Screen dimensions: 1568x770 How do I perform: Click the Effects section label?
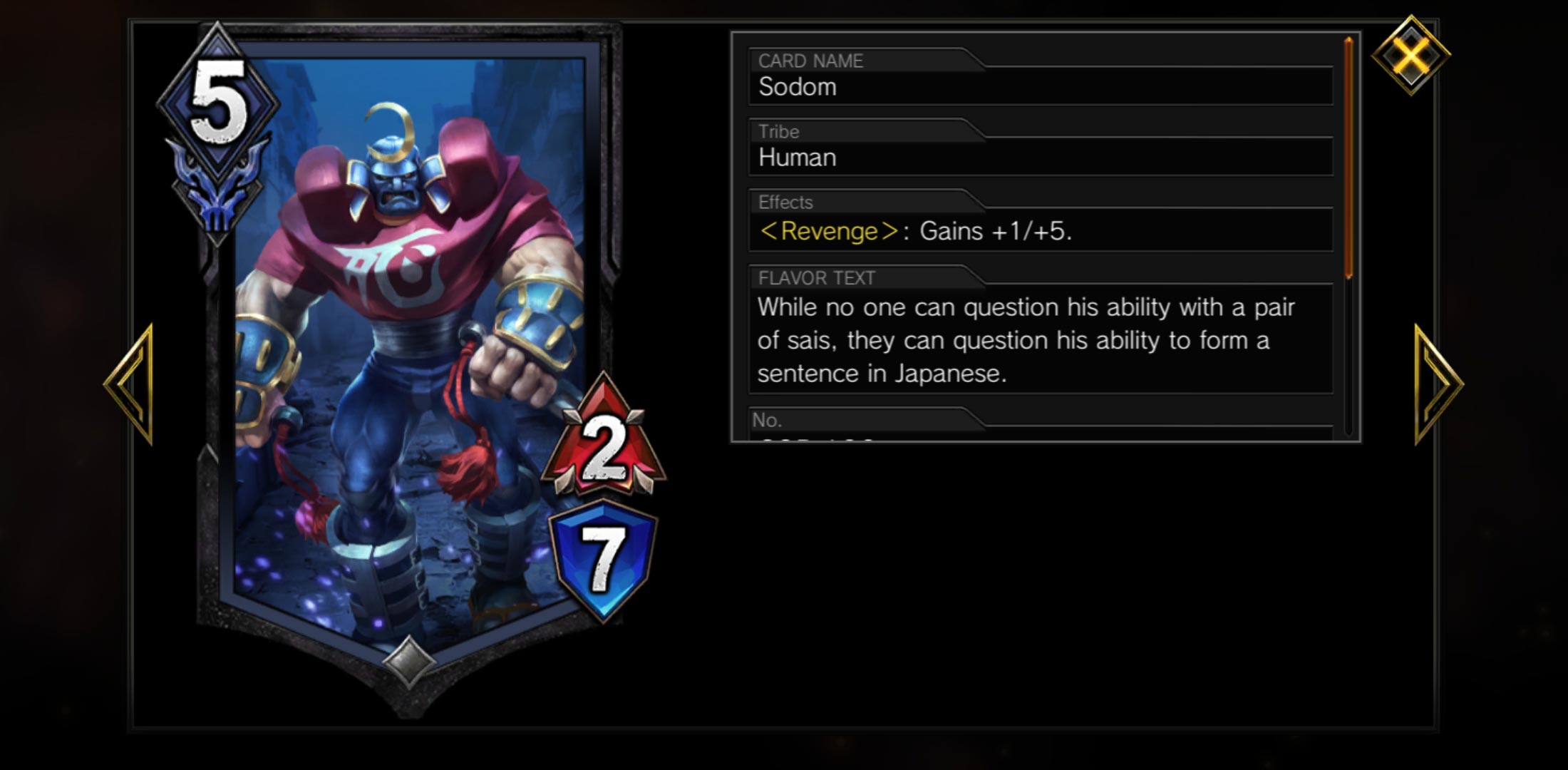pos(783,202)
